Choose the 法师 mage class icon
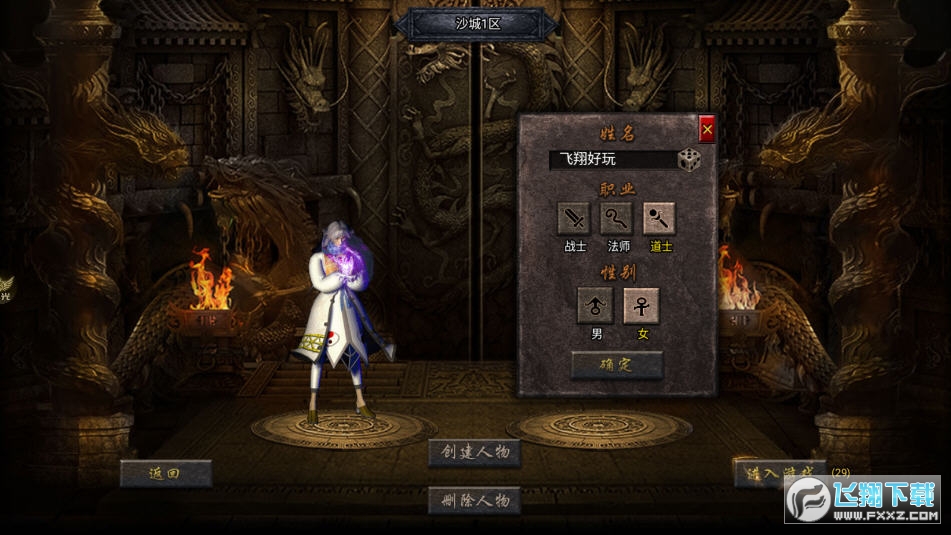The width and height of the screenshot is (951, 535). point(617,218)
